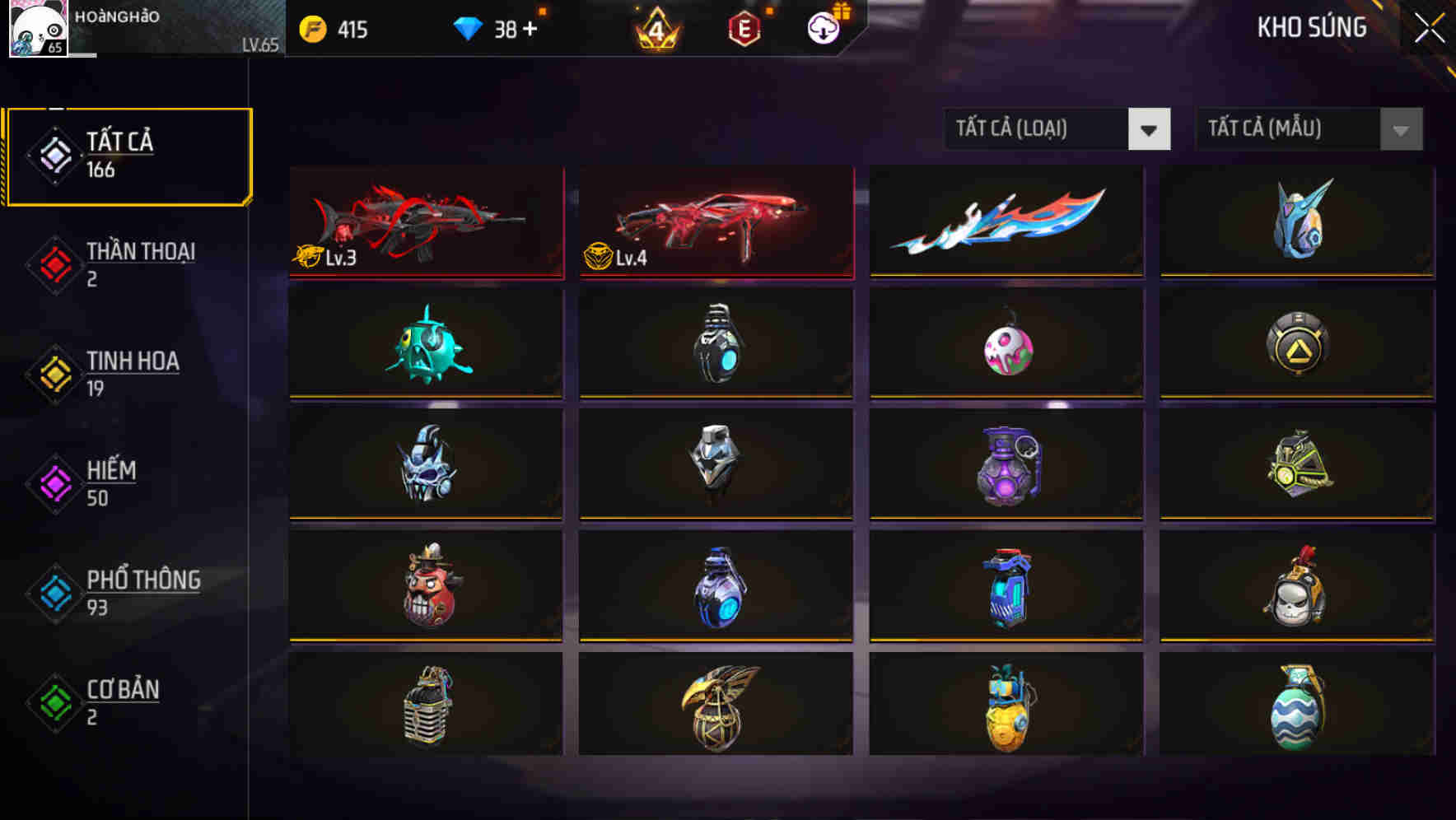Viewport: 1456px width, 820px height.
Task: Click the THẦN THOẠI rarity diamond icon
Action: point(53,263)
